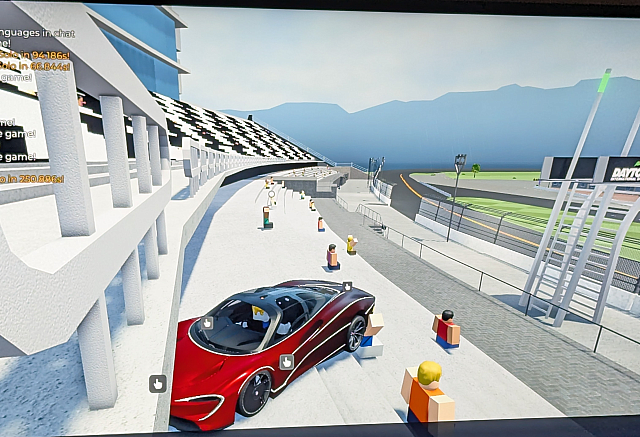Select the hand icon at the car's rear
This screenshot has width=640, height=437.
click(x=347, y=287)
